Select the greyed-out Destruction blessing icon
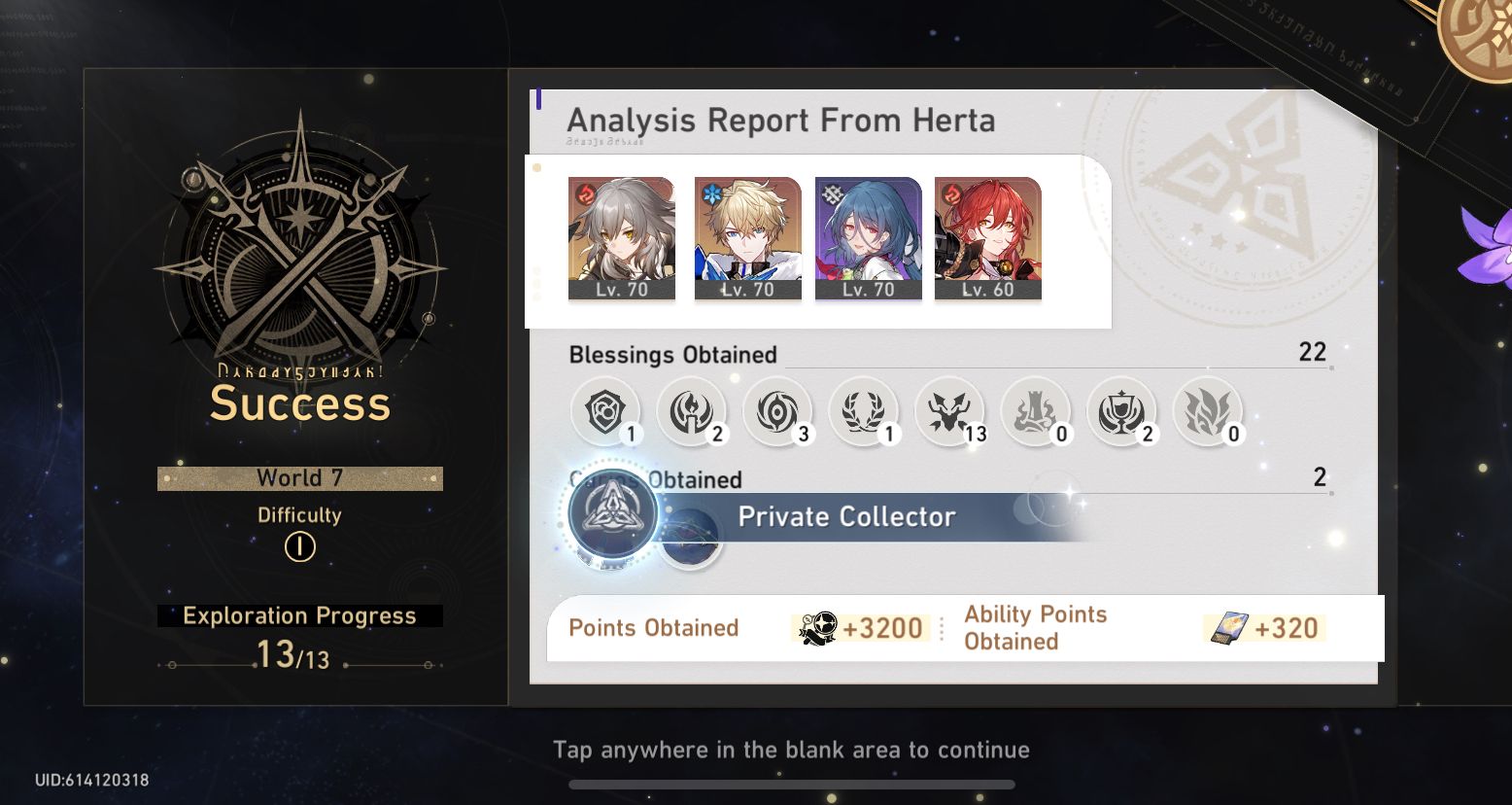Viewport: 1512px width, 805px height. tap(1037, 410)
